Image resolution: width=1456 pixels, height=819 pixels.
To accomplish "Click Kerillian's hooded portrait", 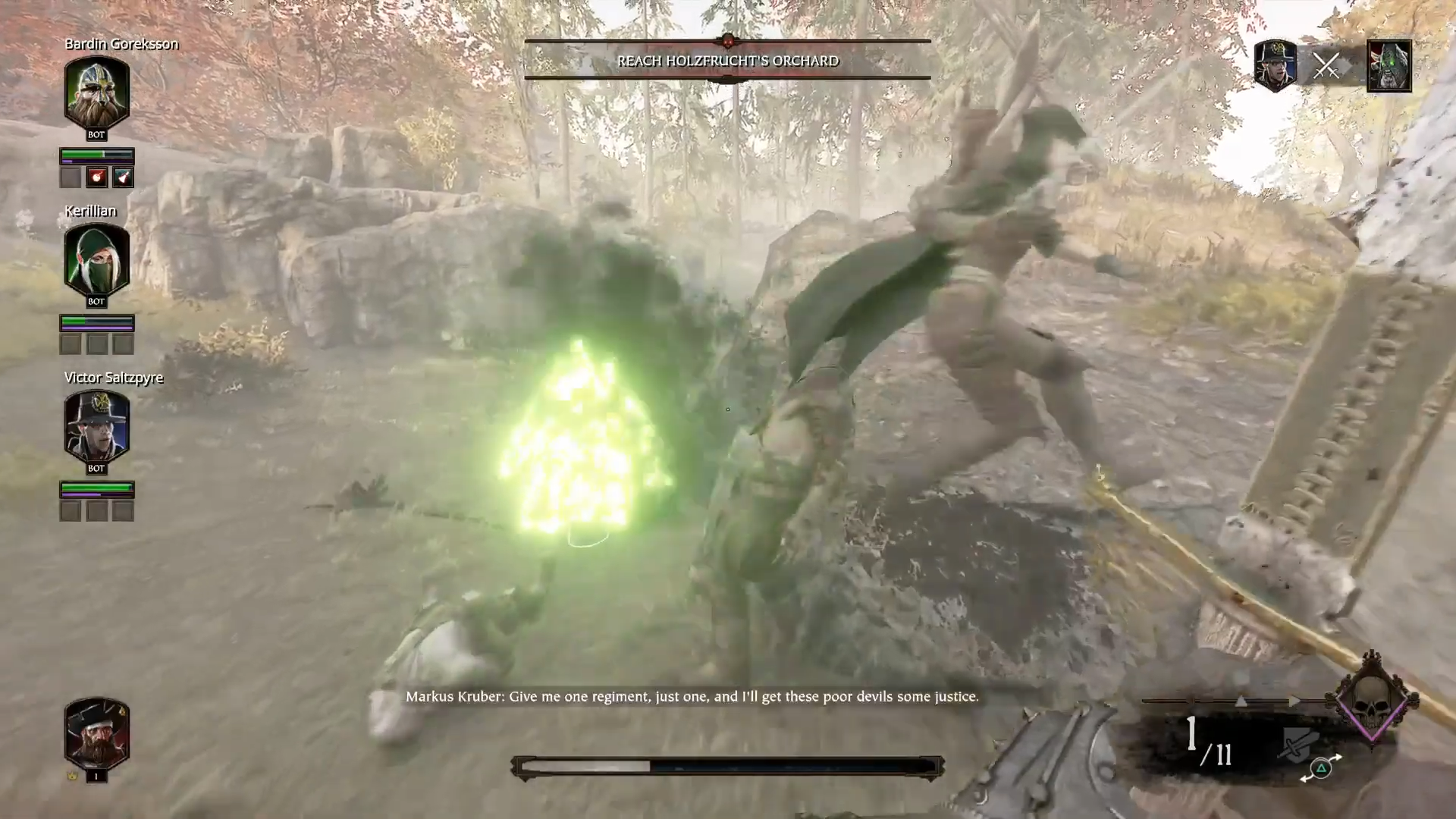I will [96, 260].
